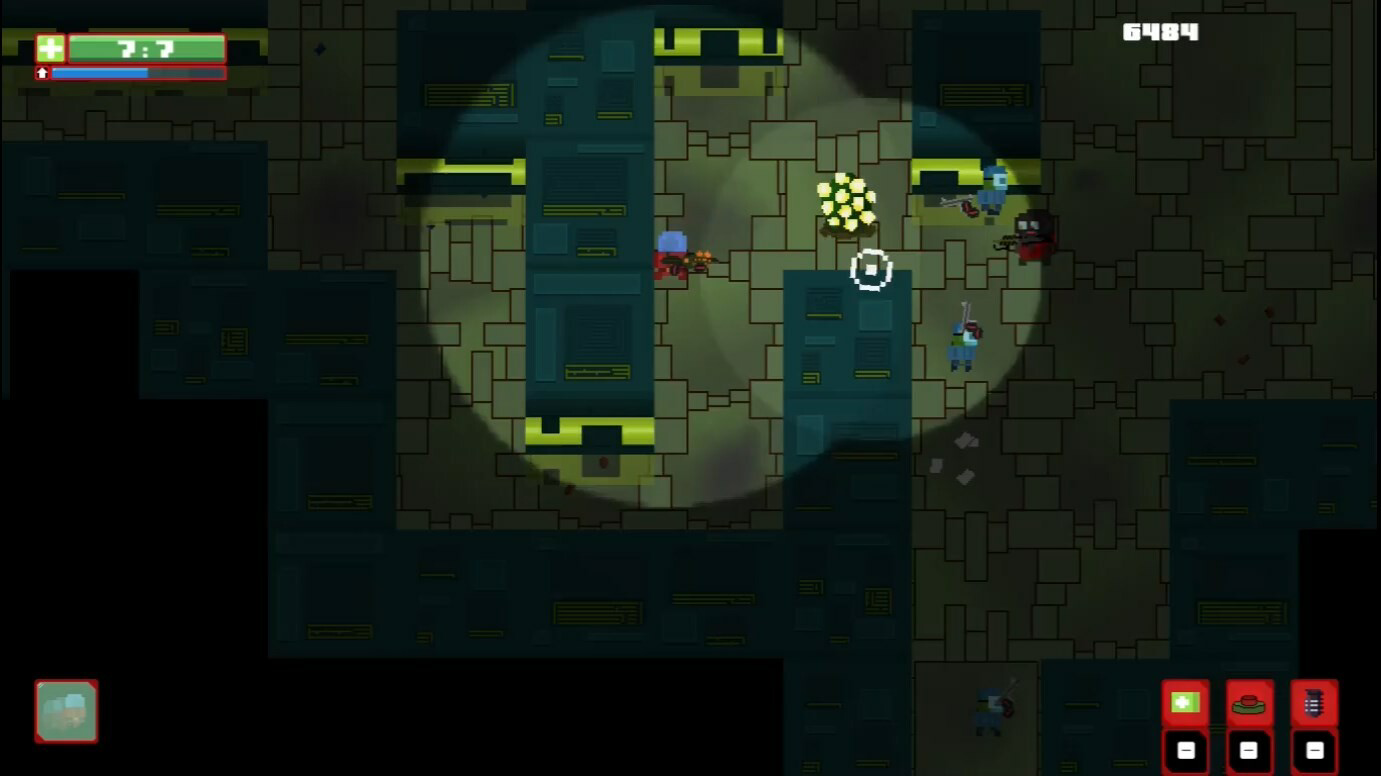Select the medkit item slot
The height and width of the screenshot is (776, 1381).
coord(1186,703)
